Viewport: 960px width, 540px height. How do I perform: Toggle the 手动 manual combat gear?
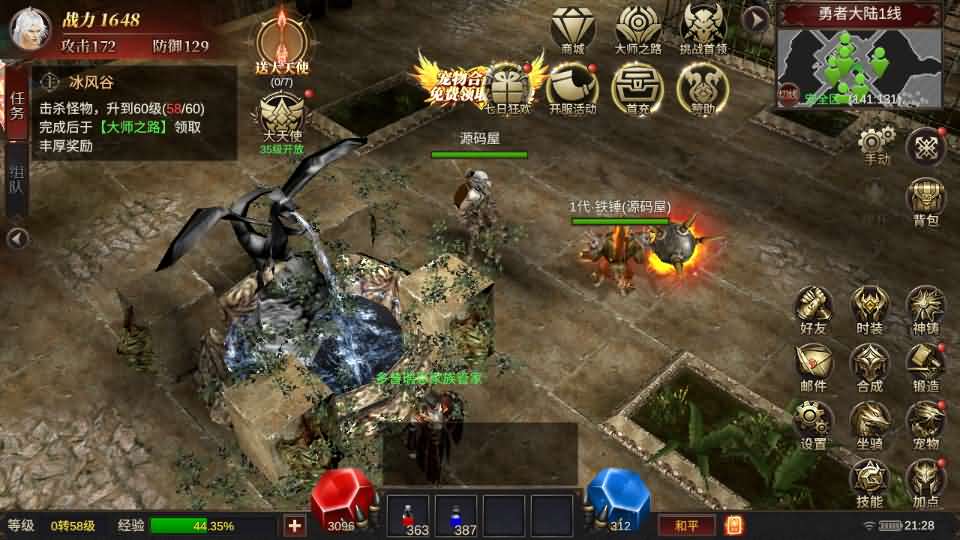pos(876,145)
